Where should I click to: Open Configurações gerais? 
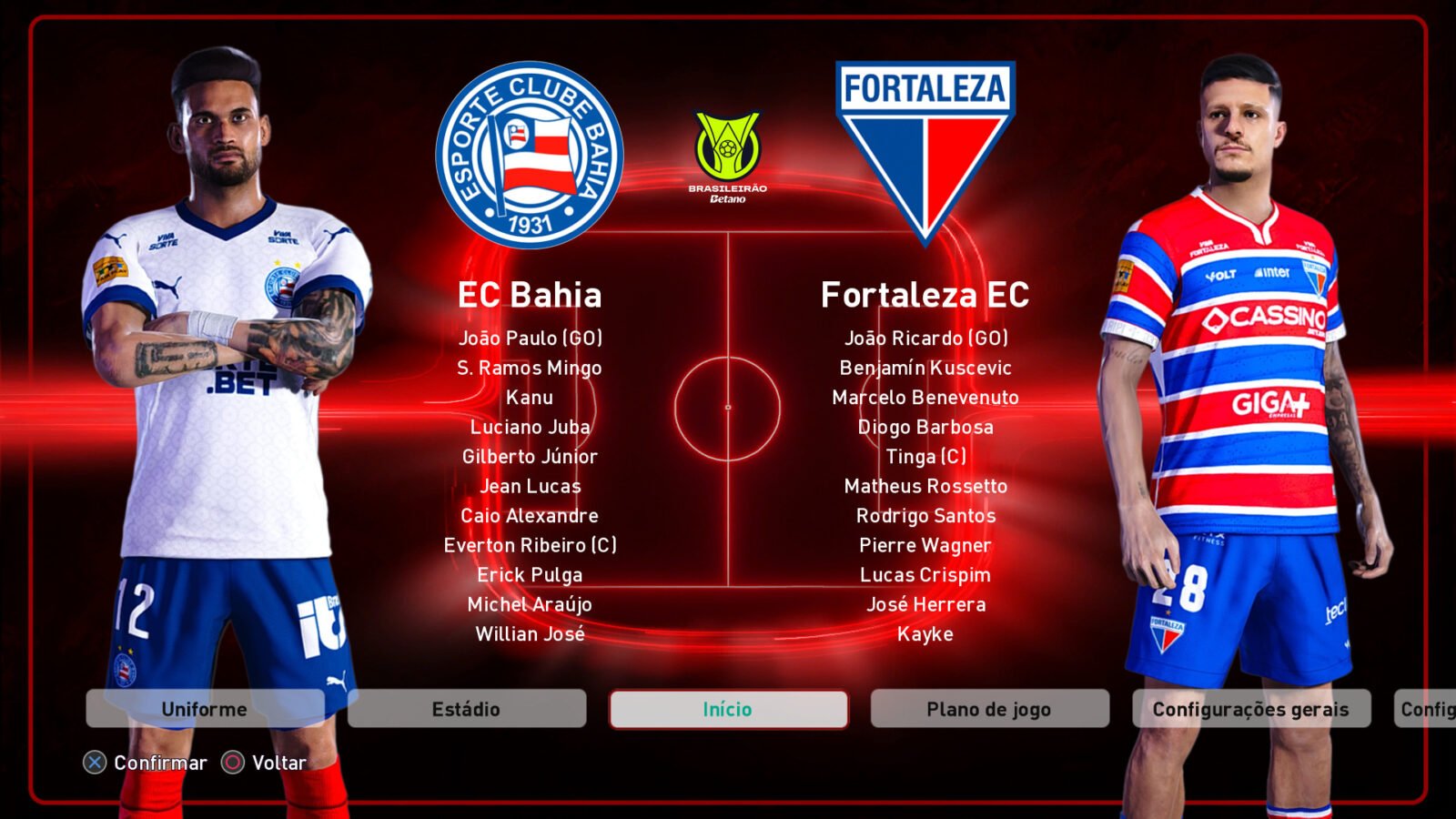(1251, 709)
